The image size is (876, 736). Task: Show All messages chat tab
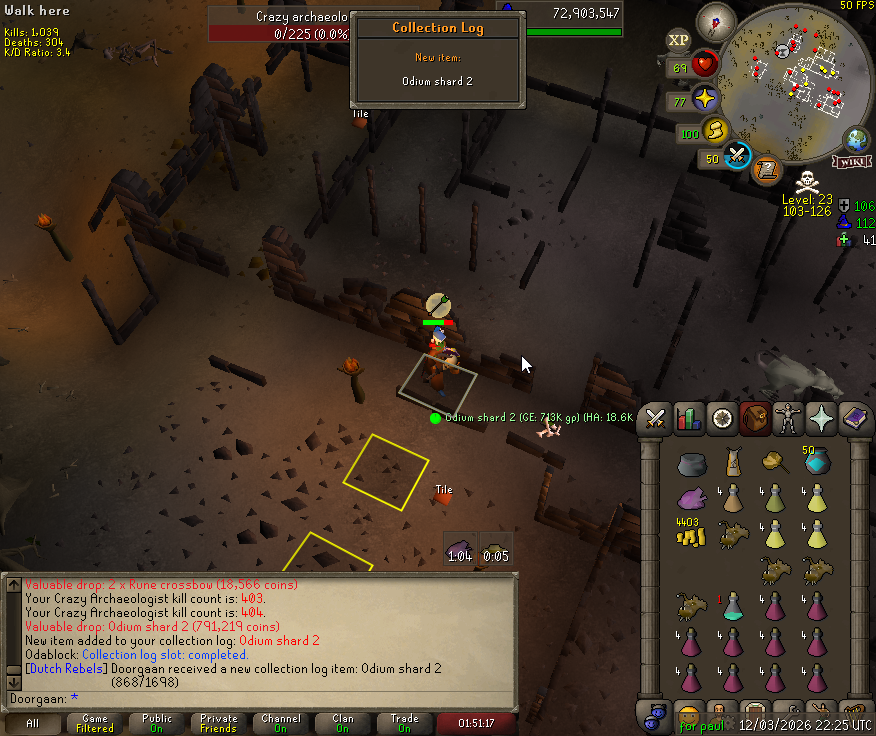pos(33,723)
